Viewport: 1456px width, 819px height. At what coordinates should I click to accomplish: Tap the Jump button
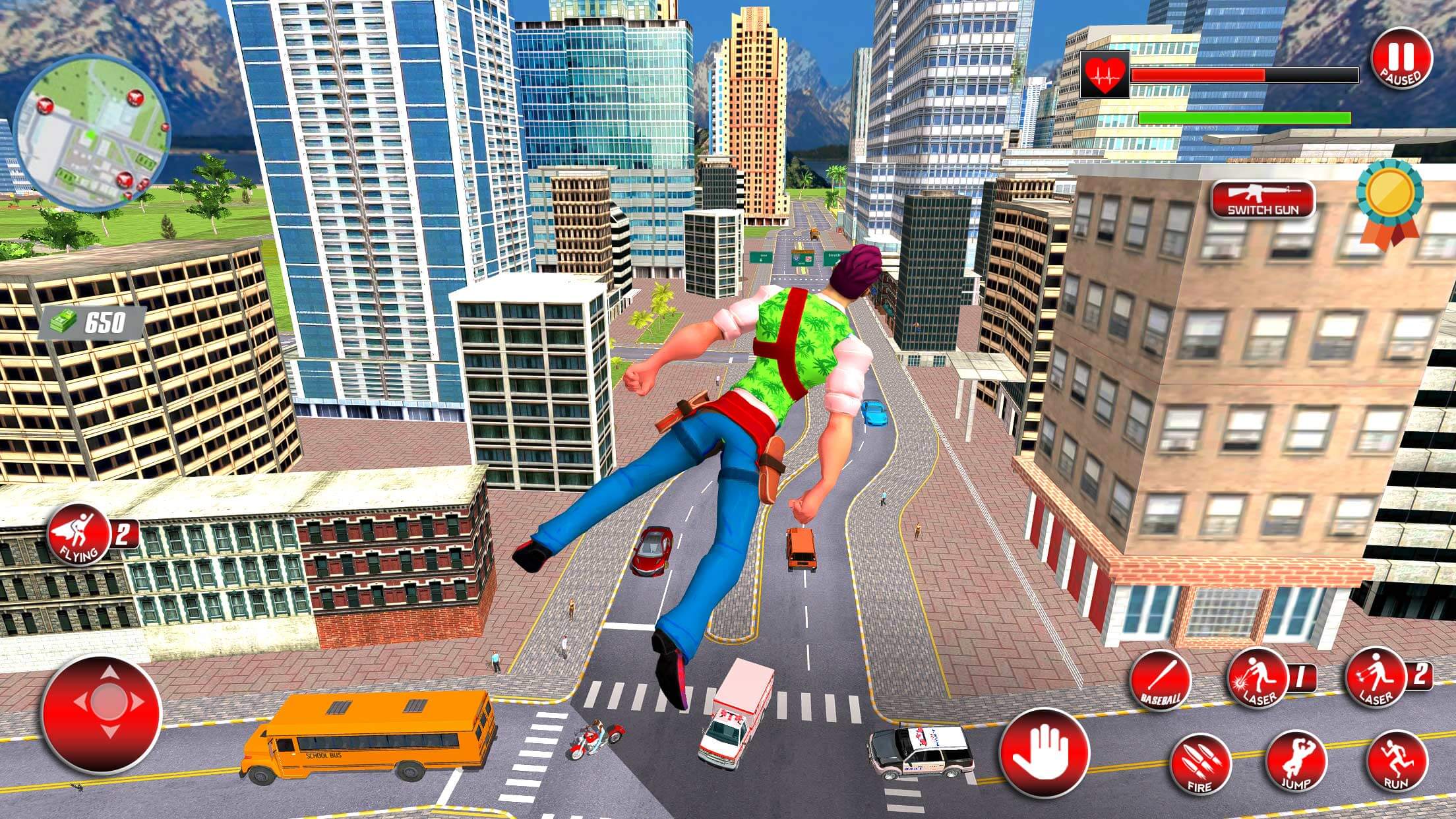1296,763
